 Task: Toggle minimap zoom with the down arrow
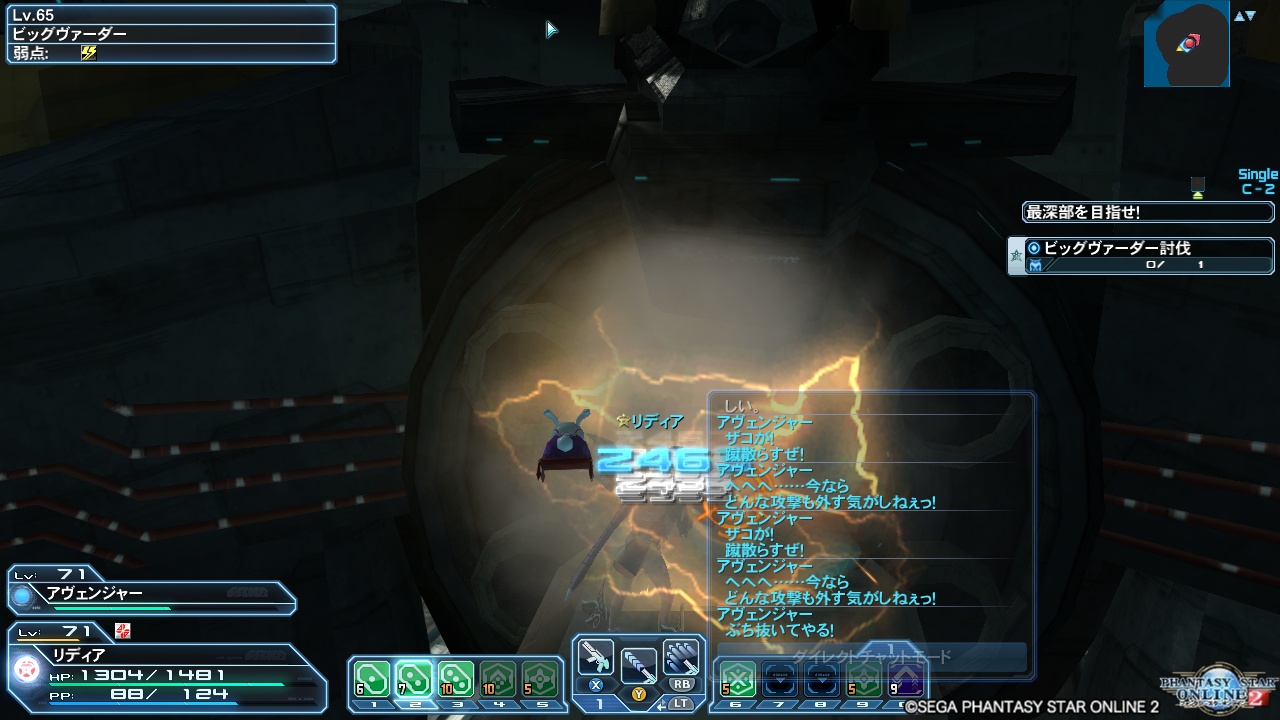(1250, 14)
